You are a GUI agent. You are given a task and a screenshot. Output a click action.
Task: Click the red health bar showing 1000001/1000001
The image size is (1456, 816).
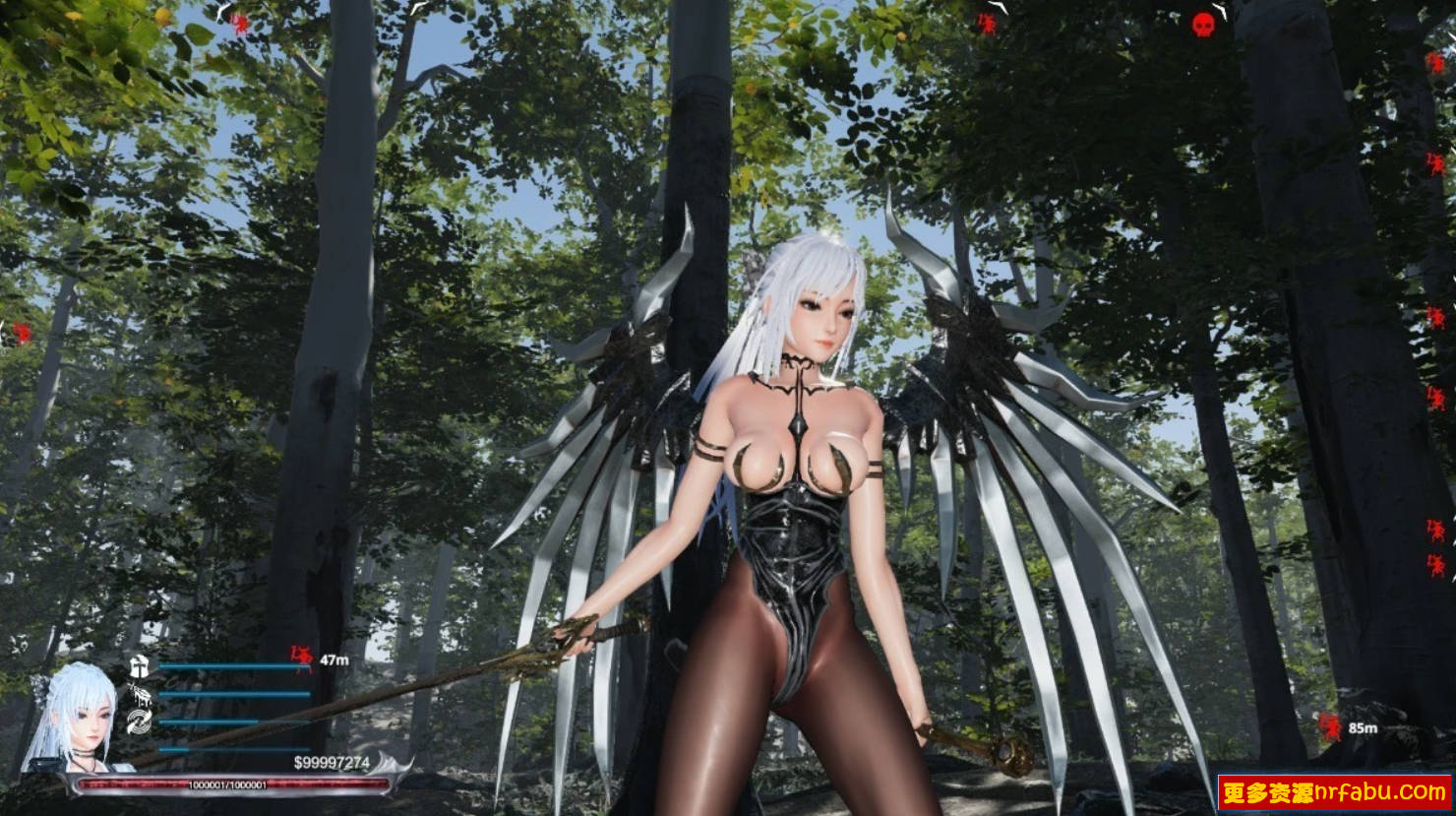click(x=226, y=783)
